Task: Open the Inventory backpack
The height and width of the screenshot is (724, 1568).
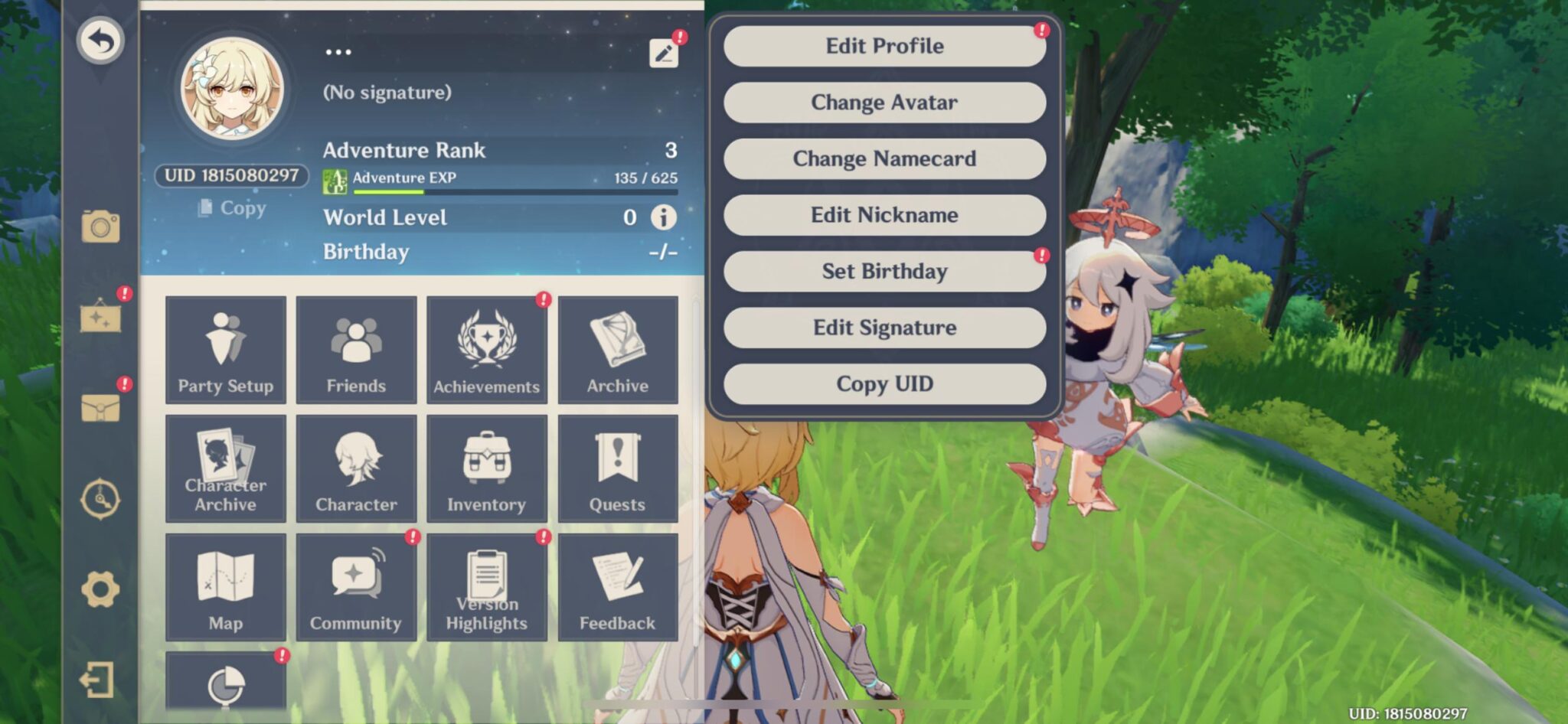Action: [x=487, y=468]
